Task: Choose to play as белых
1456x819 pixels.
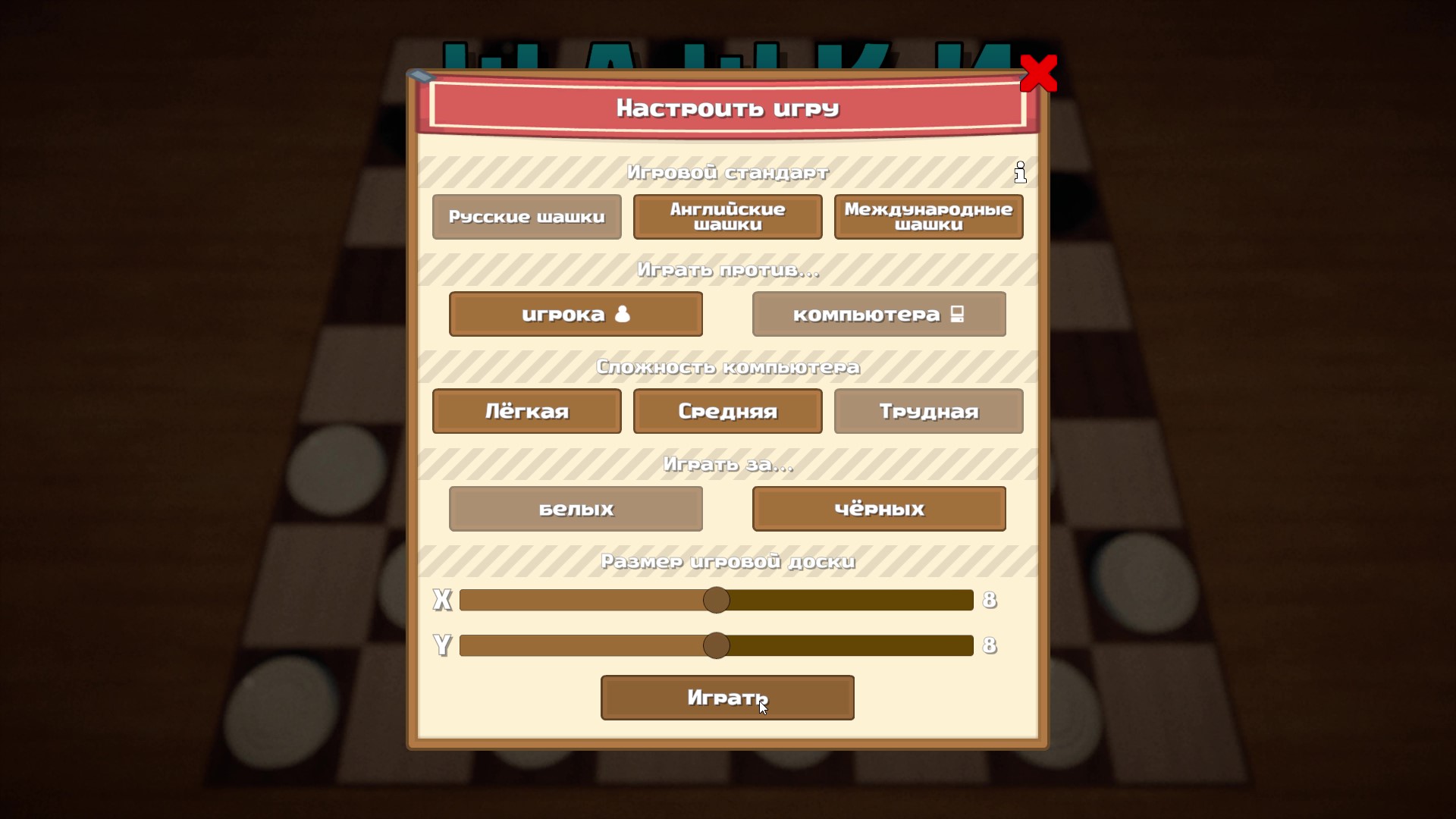Action: click(x=576, y=509)
